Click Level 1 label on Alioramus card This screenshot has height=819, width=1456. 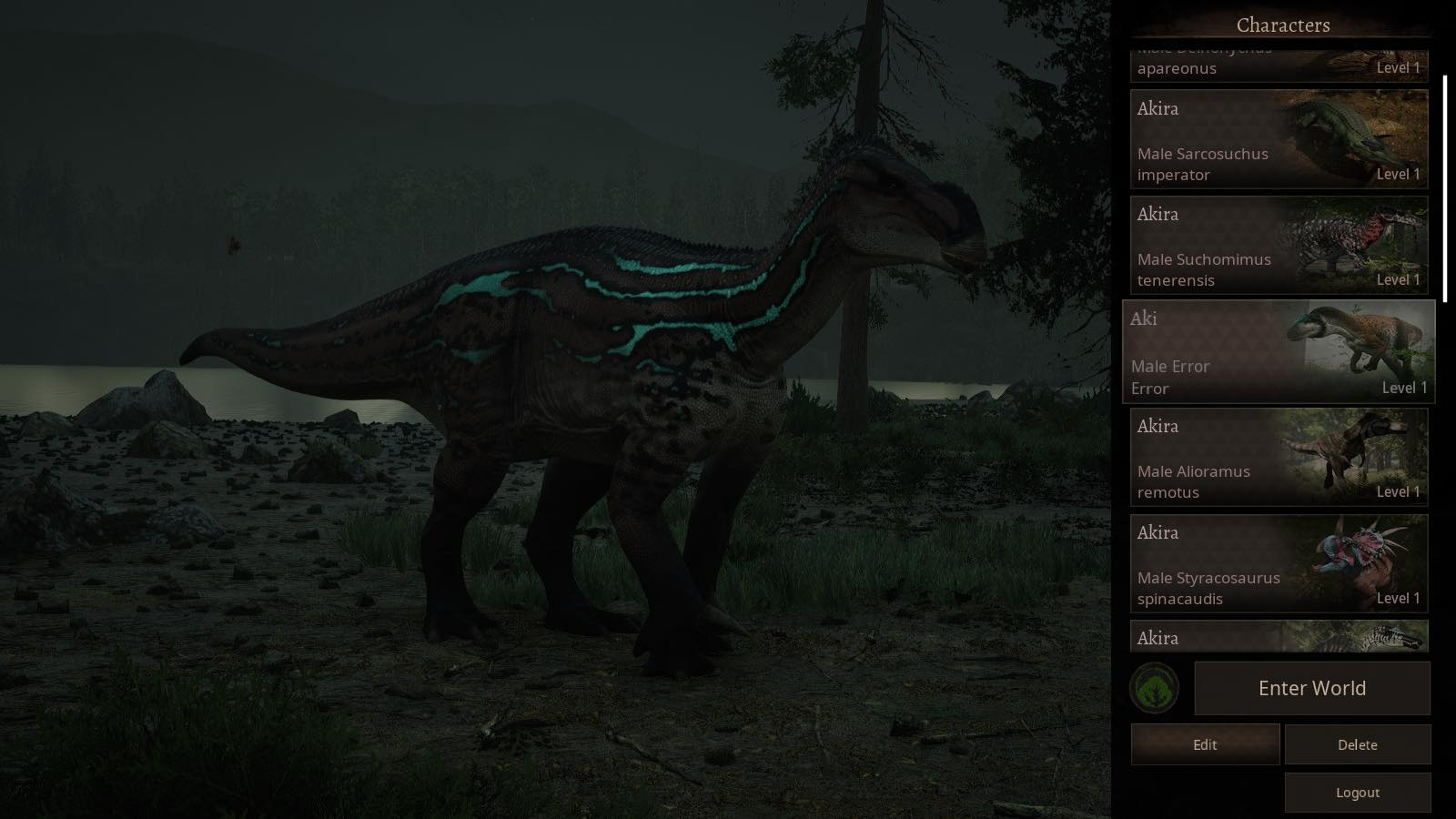pos(1399,491)
